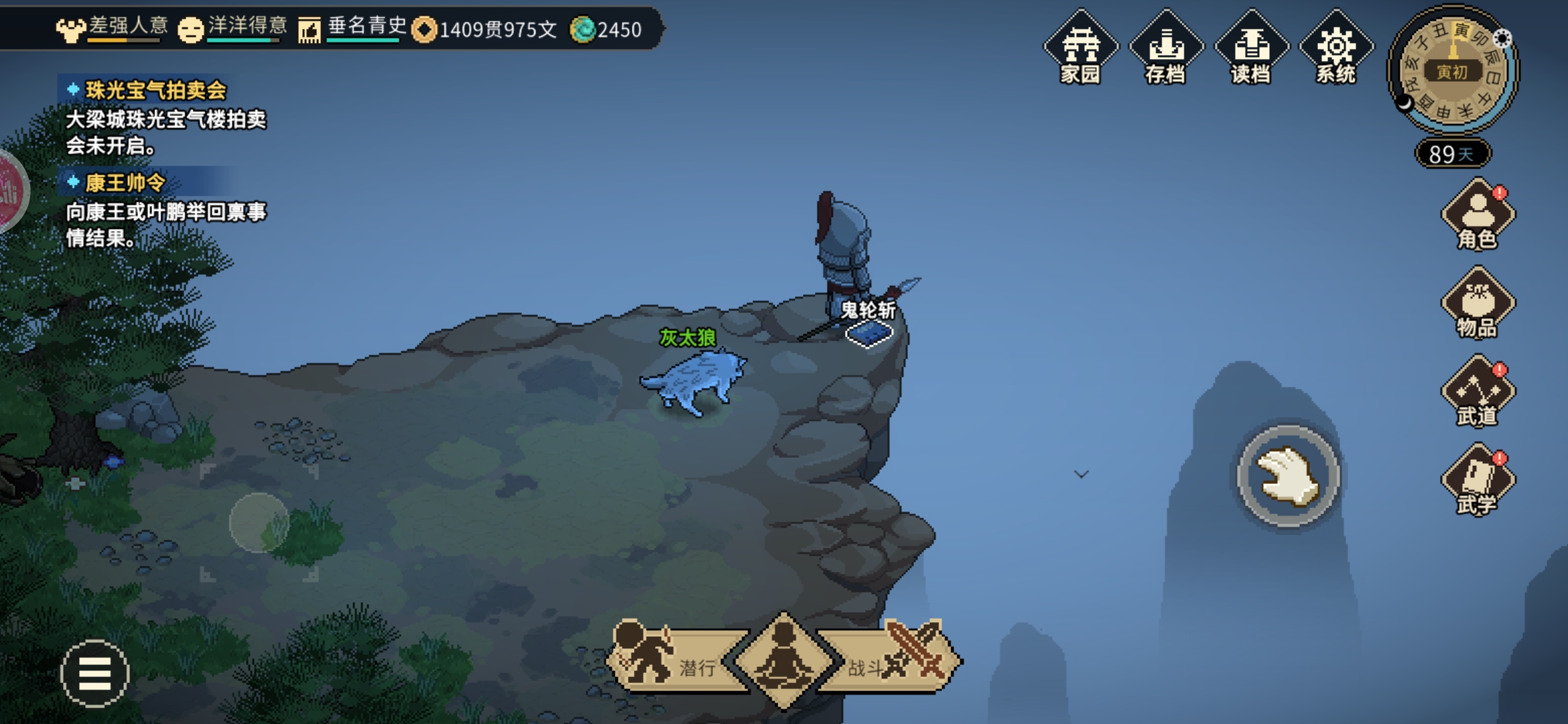Open the red overlay bubble at left edge
This screenshot has height=724, width=1568.
coord(11,190)
